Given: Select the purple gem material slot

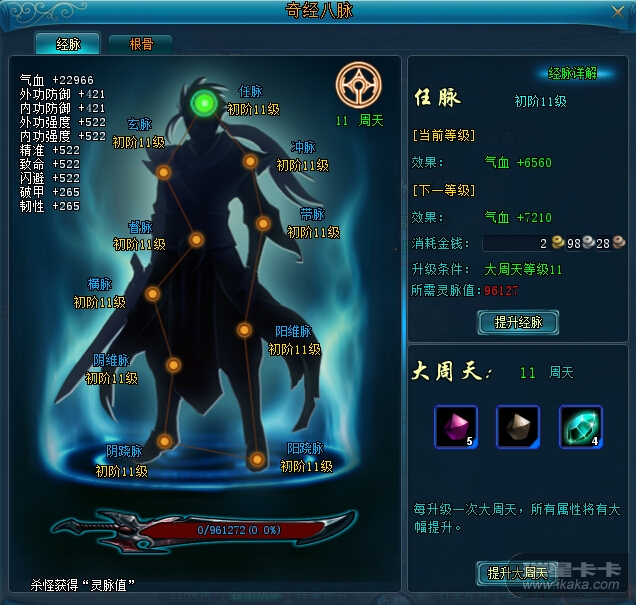Looking at the screenshot, I should click(x=455, y=426).
